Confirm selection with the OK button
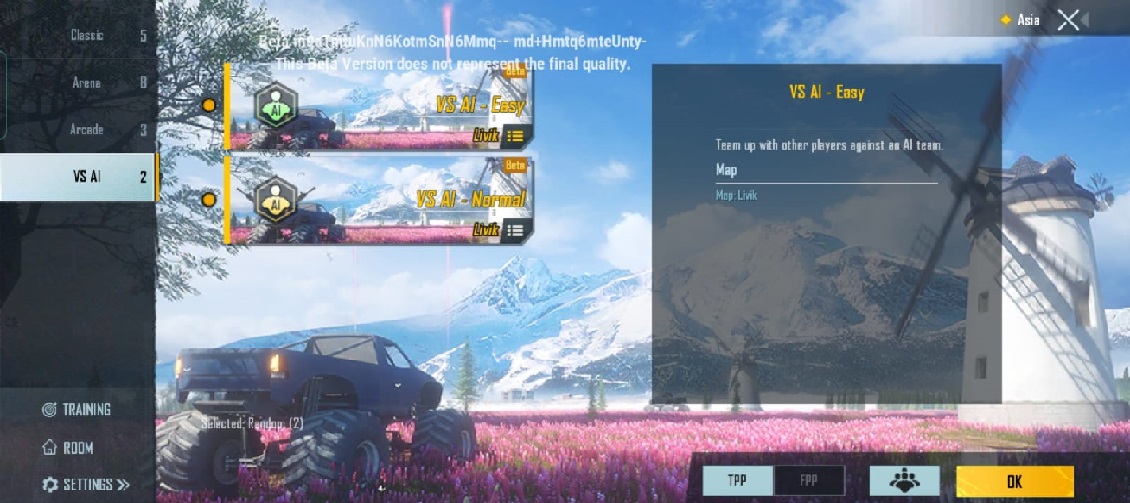 (x=1014, y=481)
